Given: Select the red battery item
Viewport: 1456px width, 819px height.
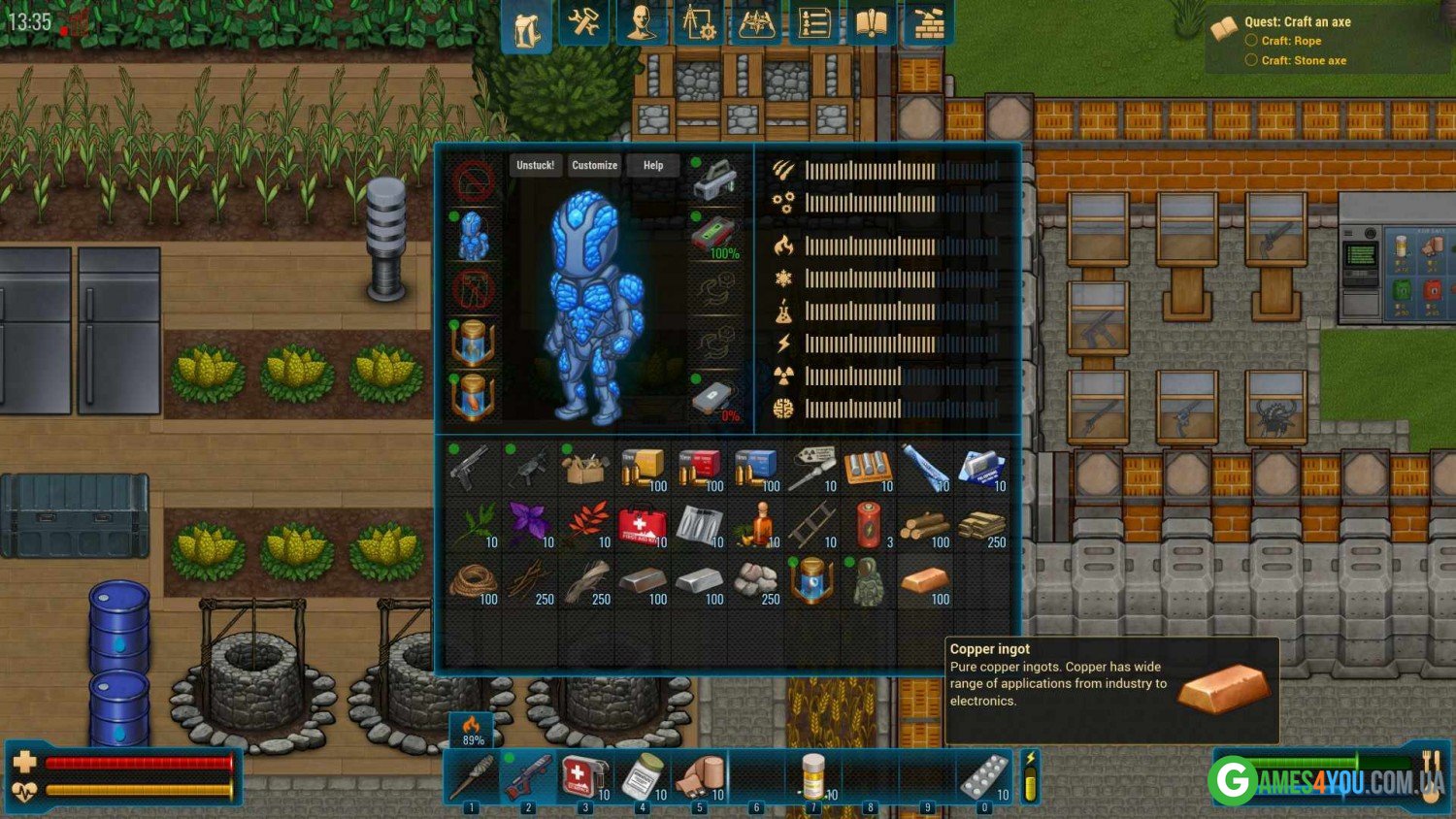Looking at the screenshot, I should (x=867, y=526).
